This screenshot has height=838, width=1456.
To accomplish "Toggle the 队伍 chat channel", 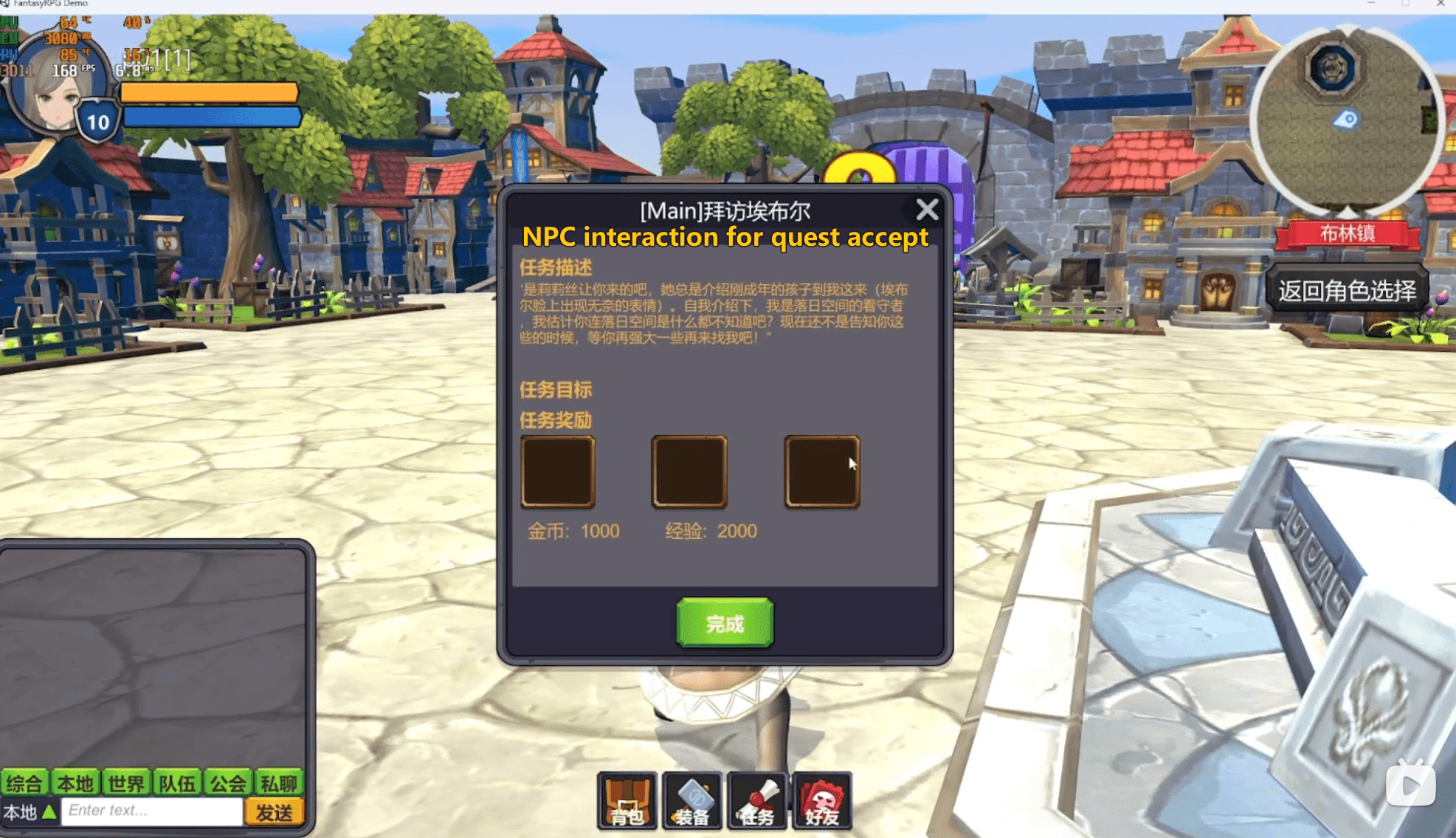I will [x=177, y=784].
